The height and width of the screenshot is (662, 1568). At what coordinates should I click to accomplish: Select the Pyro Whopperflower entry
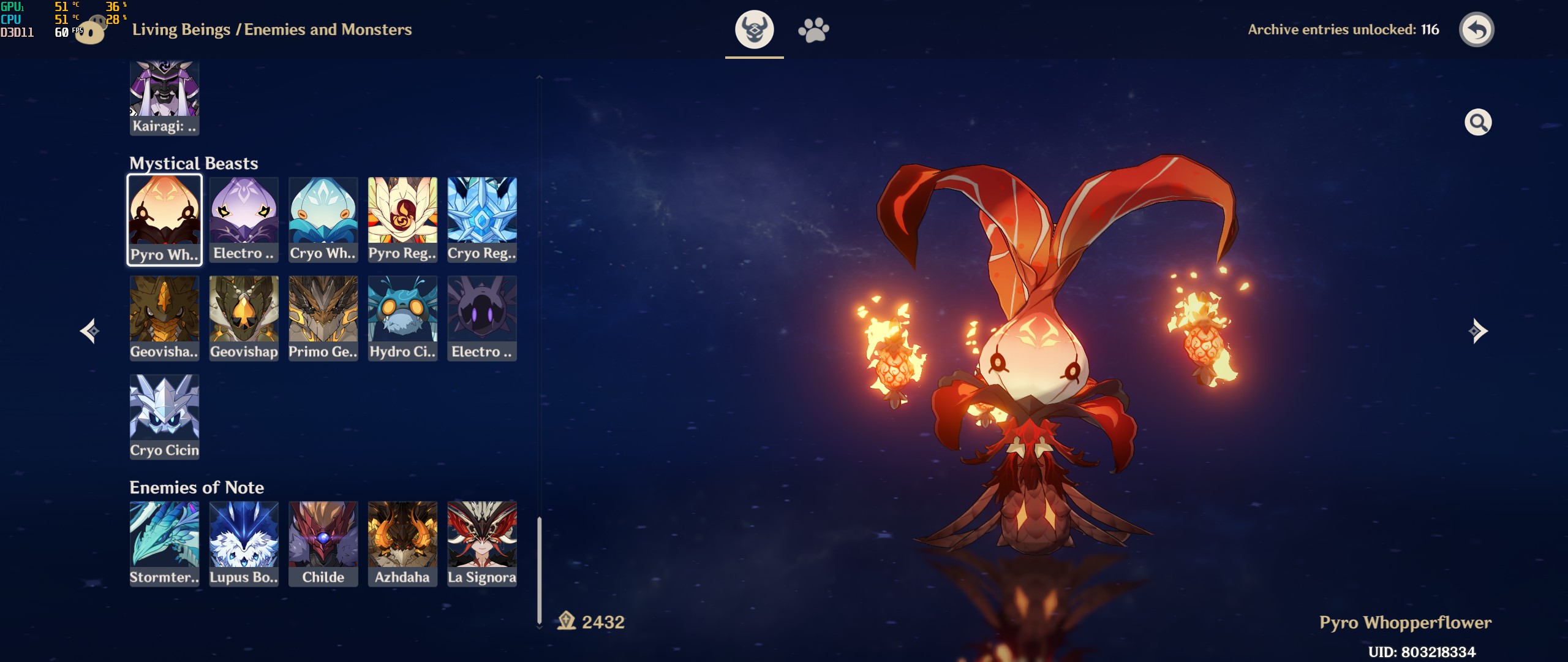164,219
